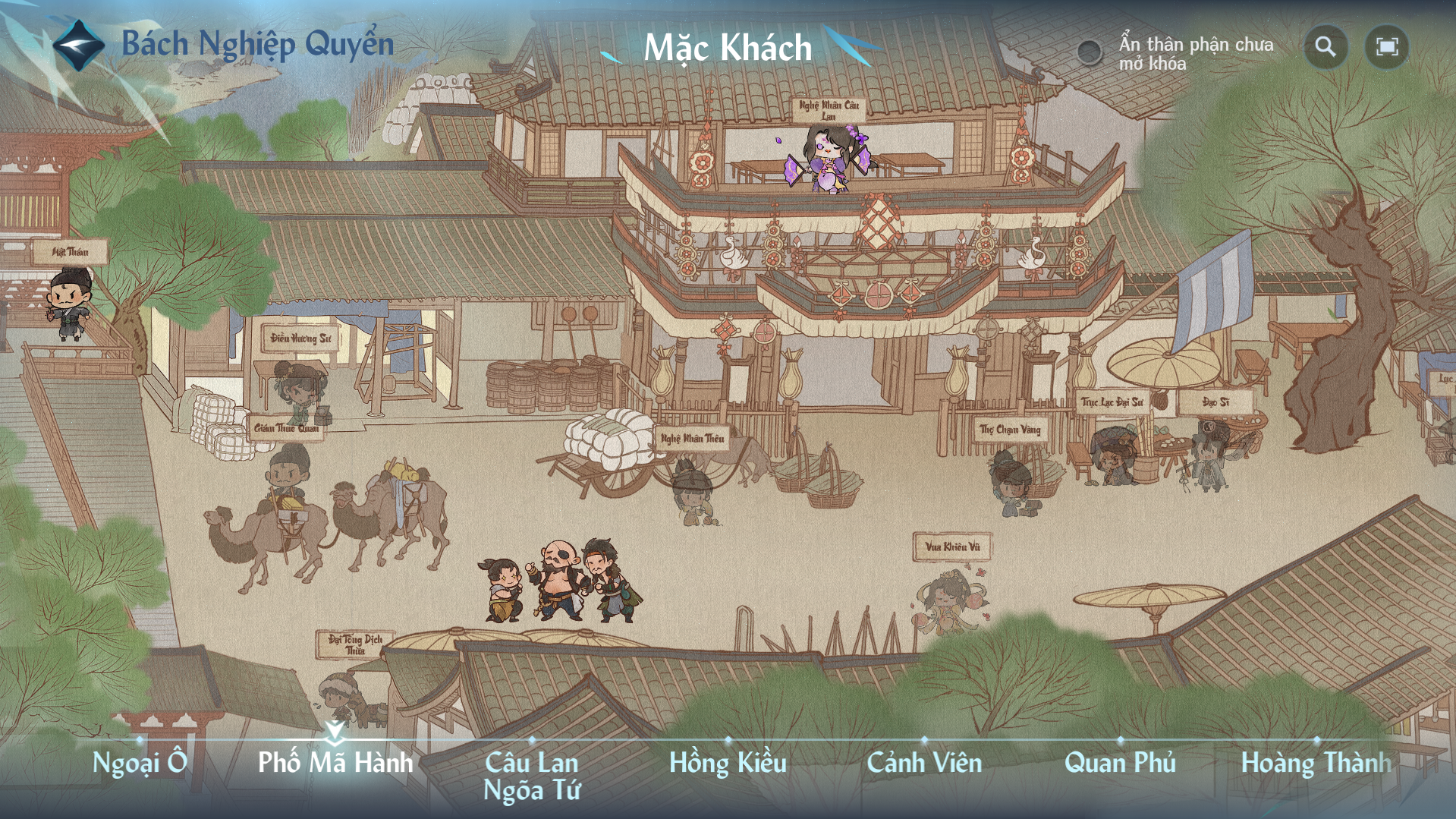Choose the Vua Khiêu Vũ profession label
The width and height of the screenshot is (1456, 819).
tap(952, 547)
